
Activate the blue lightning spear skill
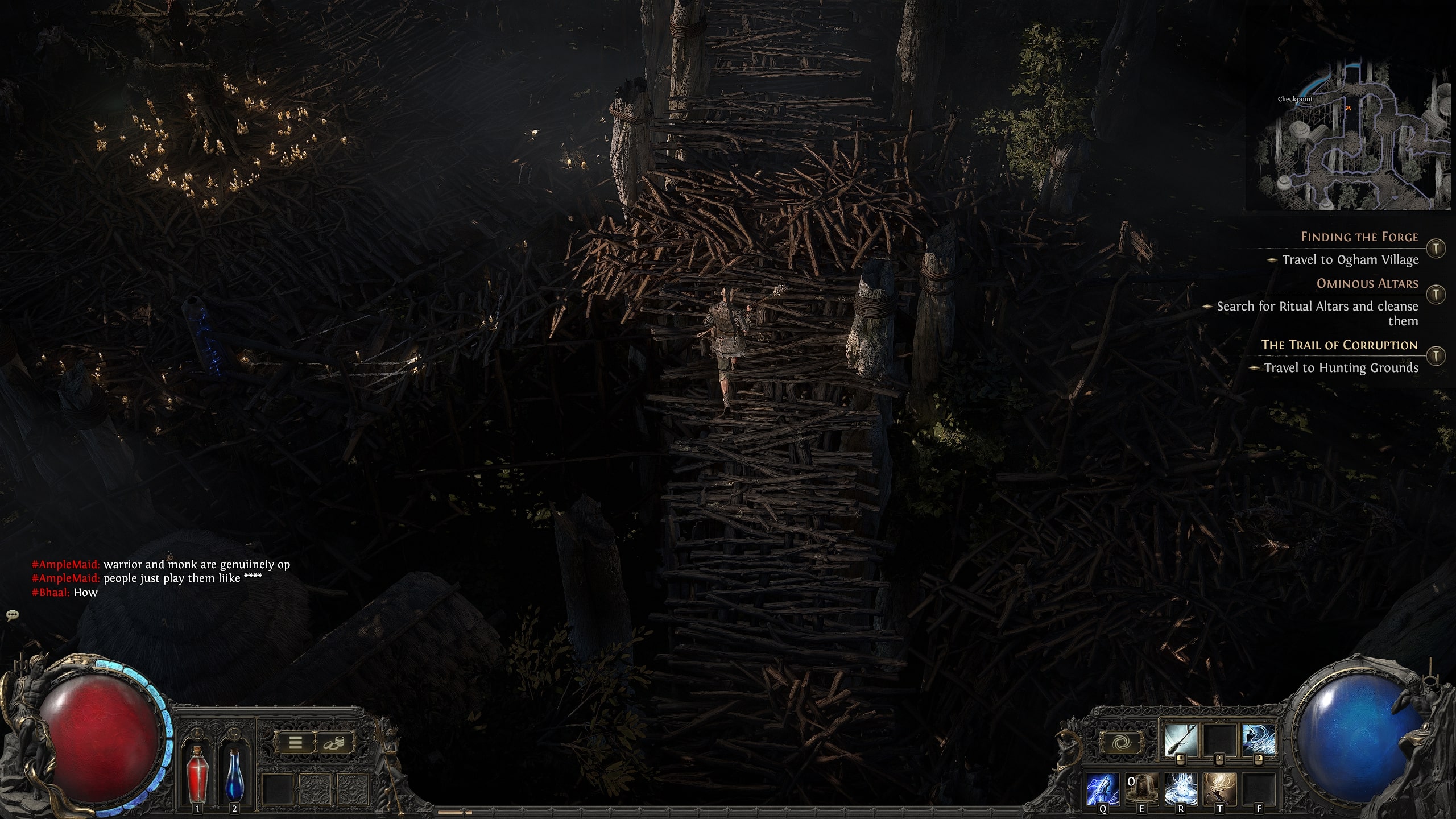pos(1103,789)
